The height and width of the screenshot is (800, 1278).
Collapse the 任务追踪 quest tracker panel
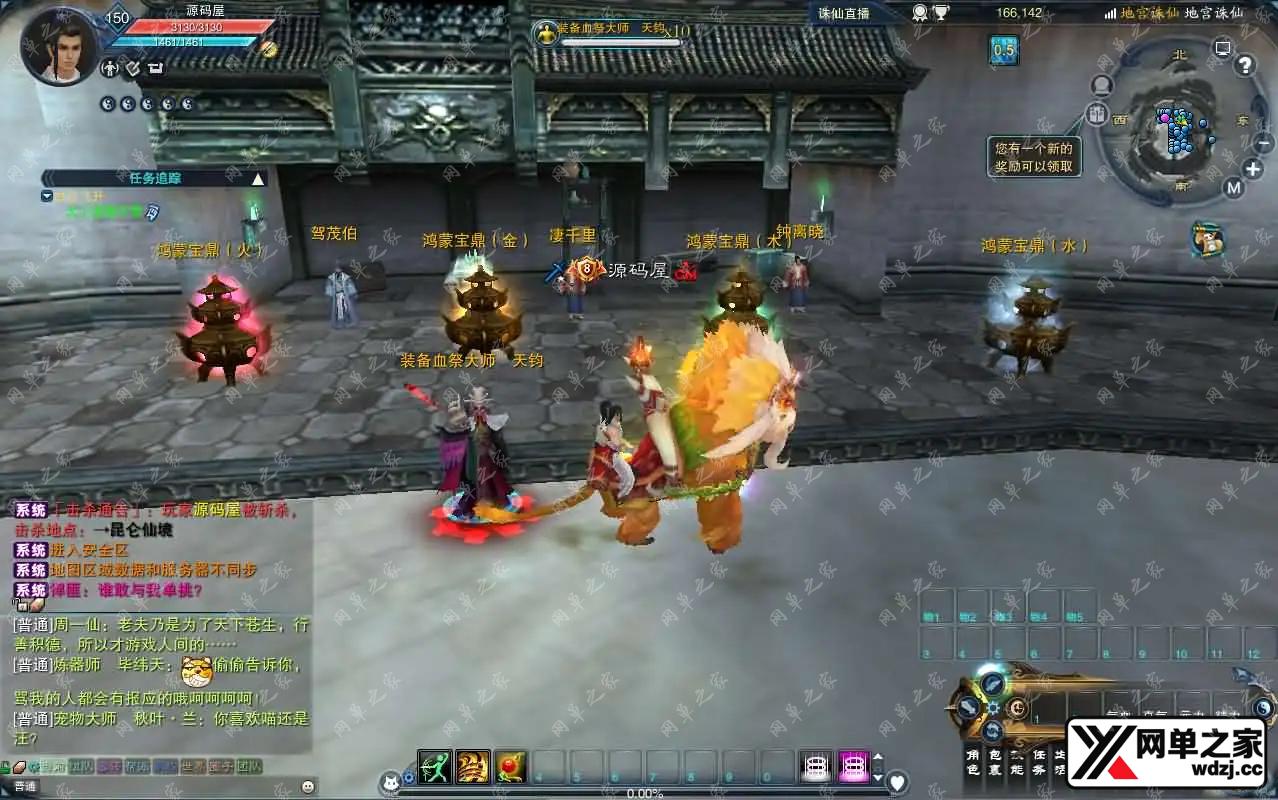click(x=258, y=178)
